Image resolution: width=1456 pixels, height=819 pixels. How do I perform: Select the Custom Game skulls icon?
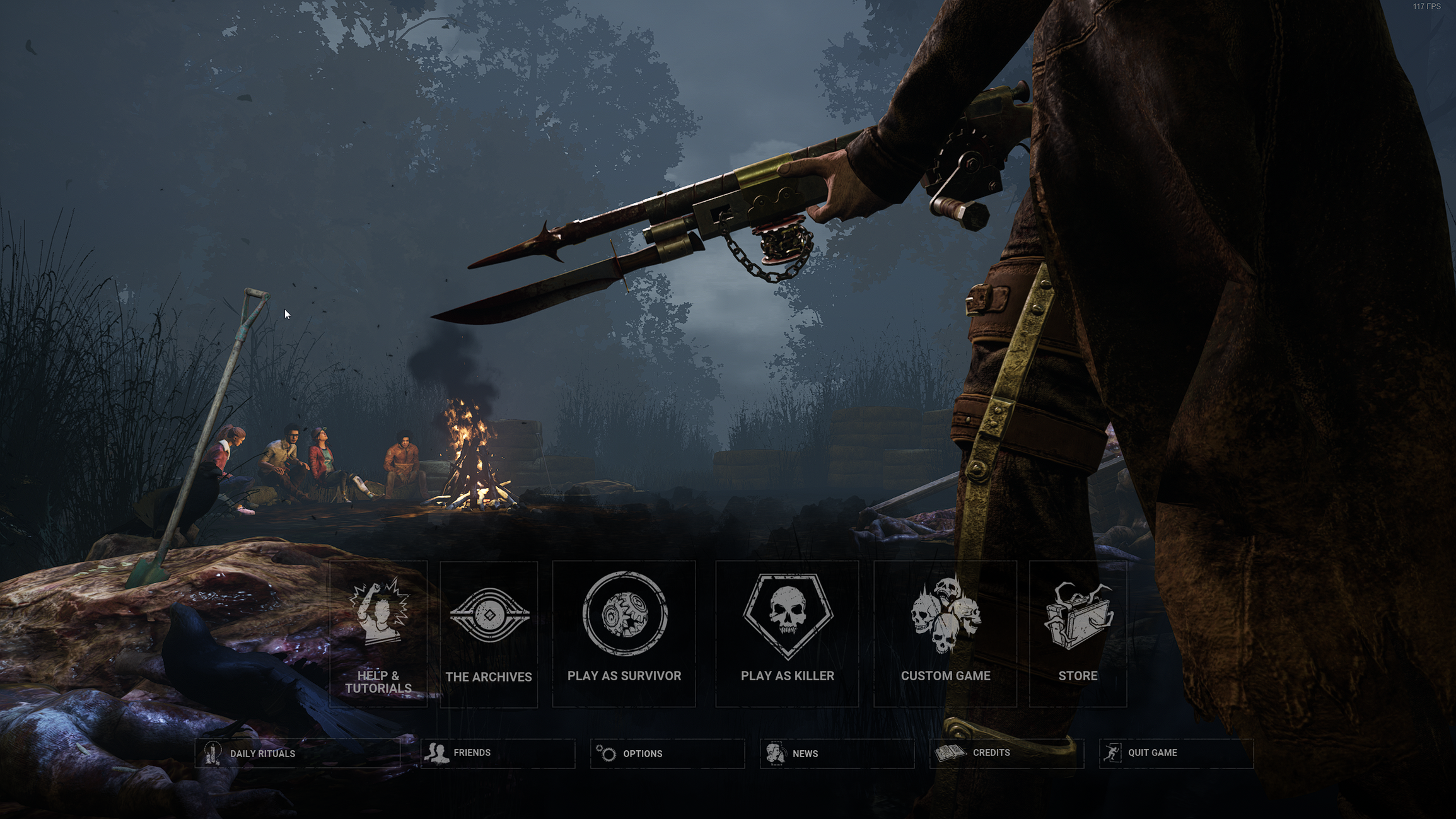click(946, 615)
